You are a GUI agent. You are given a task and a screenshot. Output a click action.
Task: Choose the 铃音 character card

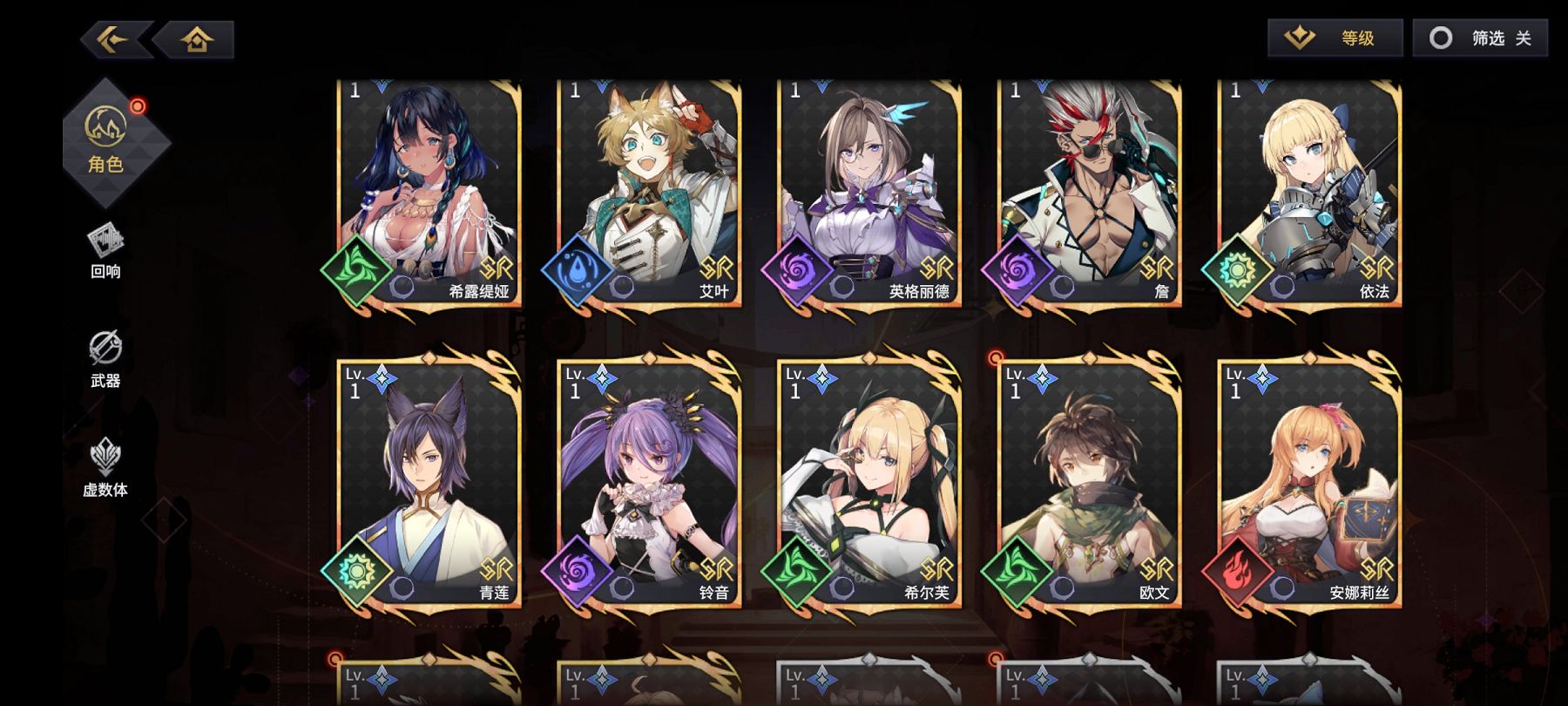point(649,484)
